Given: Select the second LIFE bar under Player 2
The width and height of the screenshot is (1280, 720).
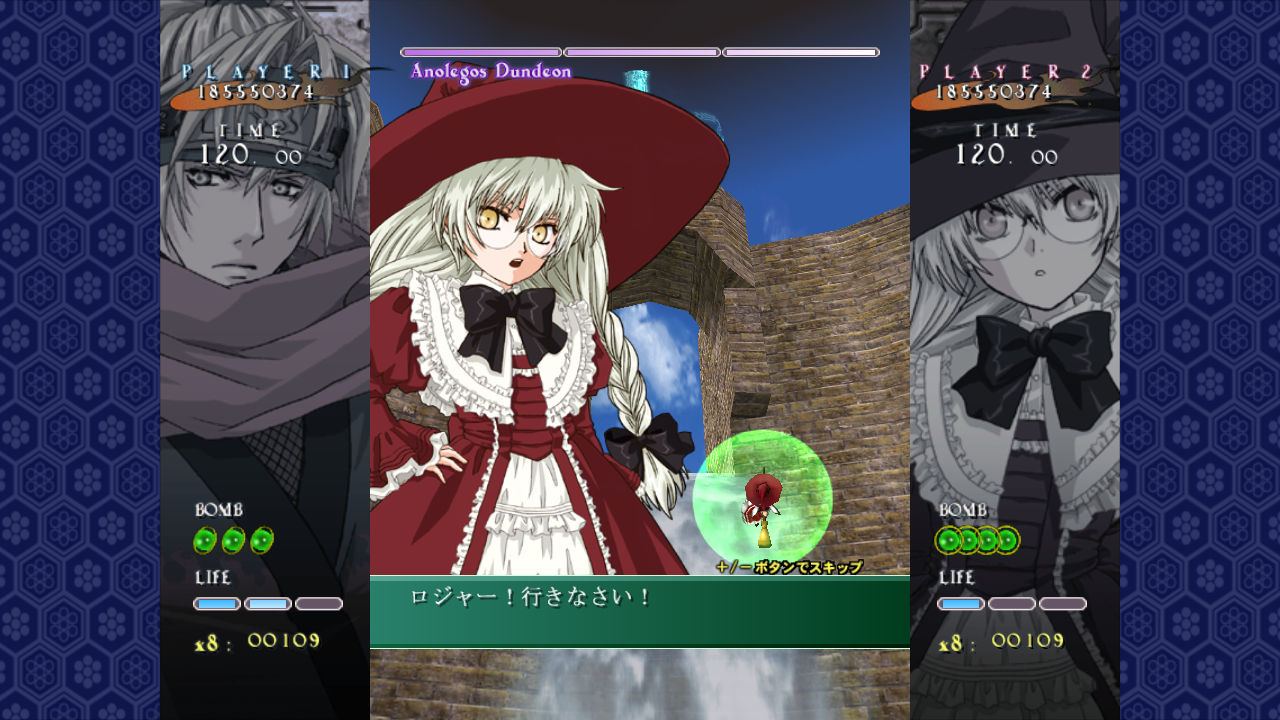Looking at the screenshot, I should (x=1013, y=602).
